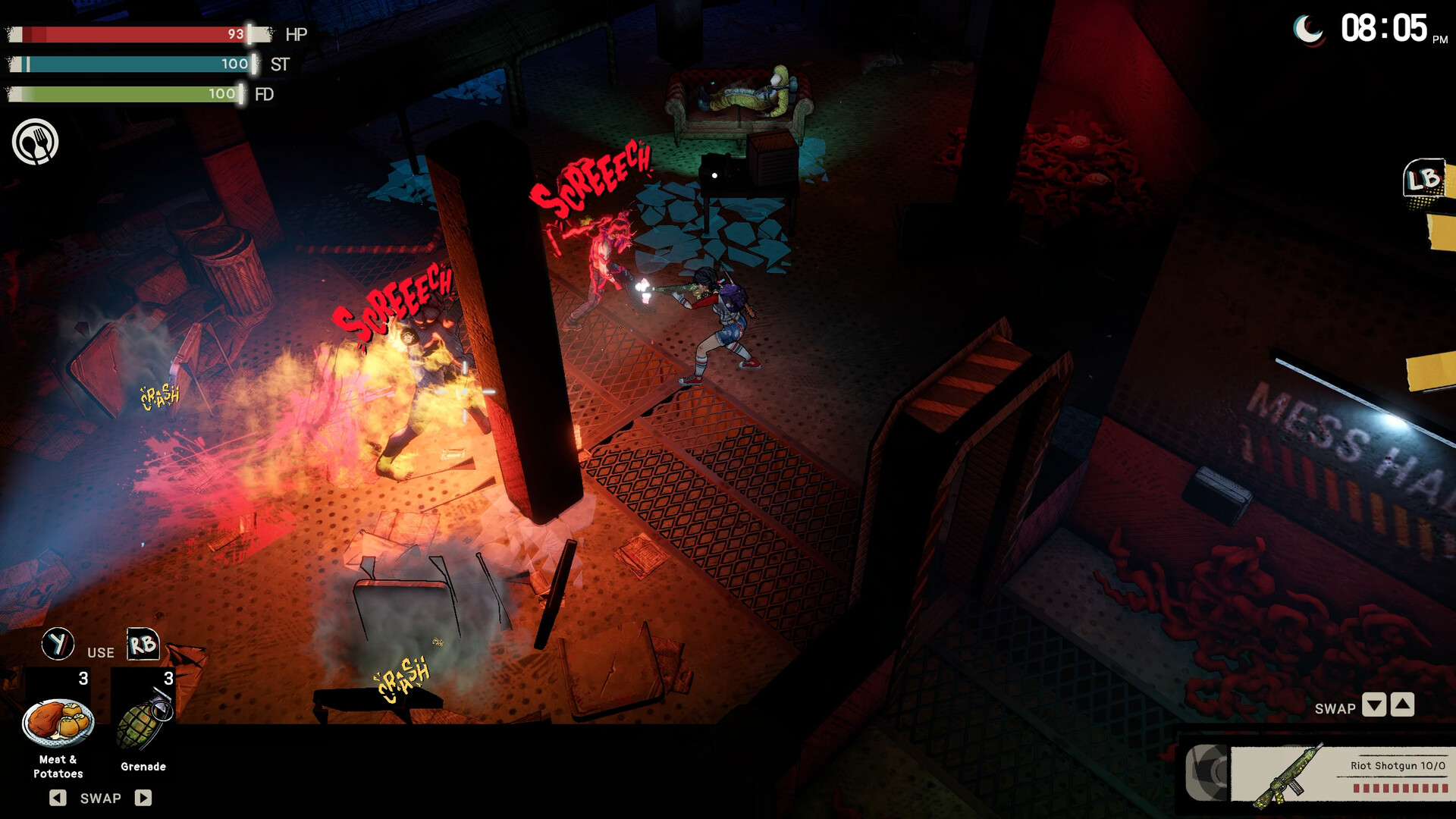
Task: Click the downward SWAP weapon arrow
Action: click(1376, 704)
